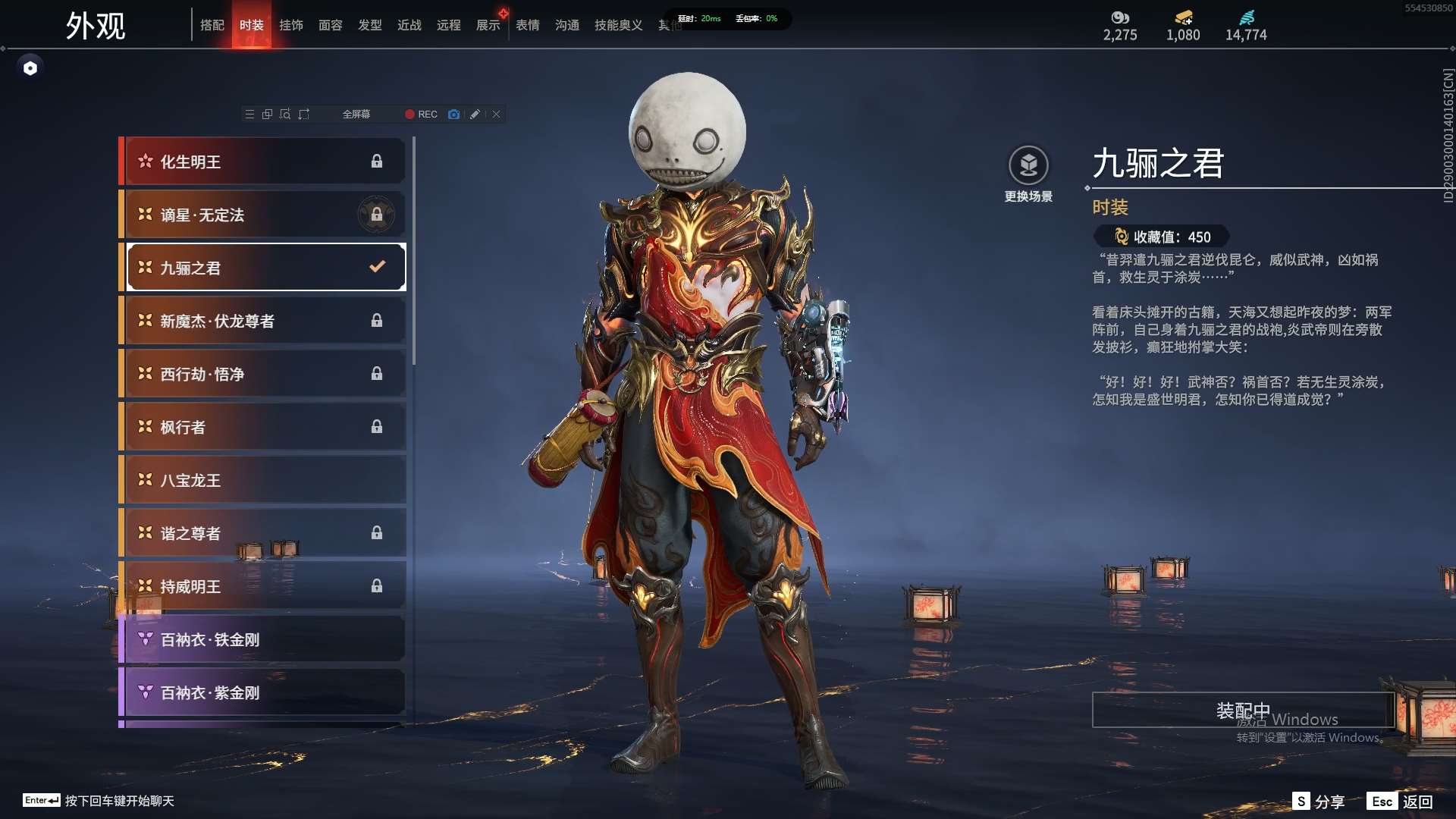Image resolution: width=1456 pixels, height=819 pixels.
Task: Select the 持威明王 outfit
Action: [x=263, y=586]
